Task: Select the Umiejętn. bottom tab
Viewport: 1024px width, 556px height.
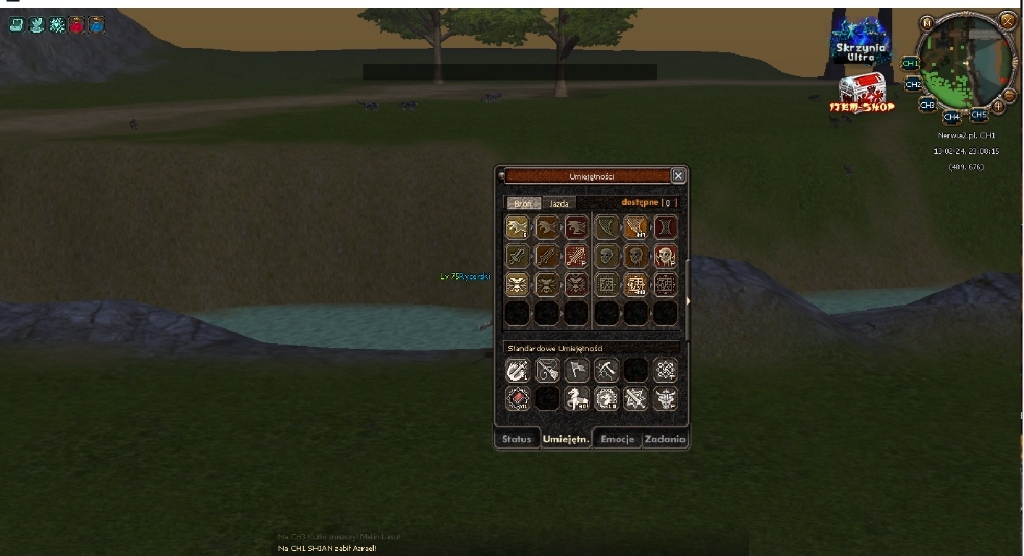Action: pos(565,439)
